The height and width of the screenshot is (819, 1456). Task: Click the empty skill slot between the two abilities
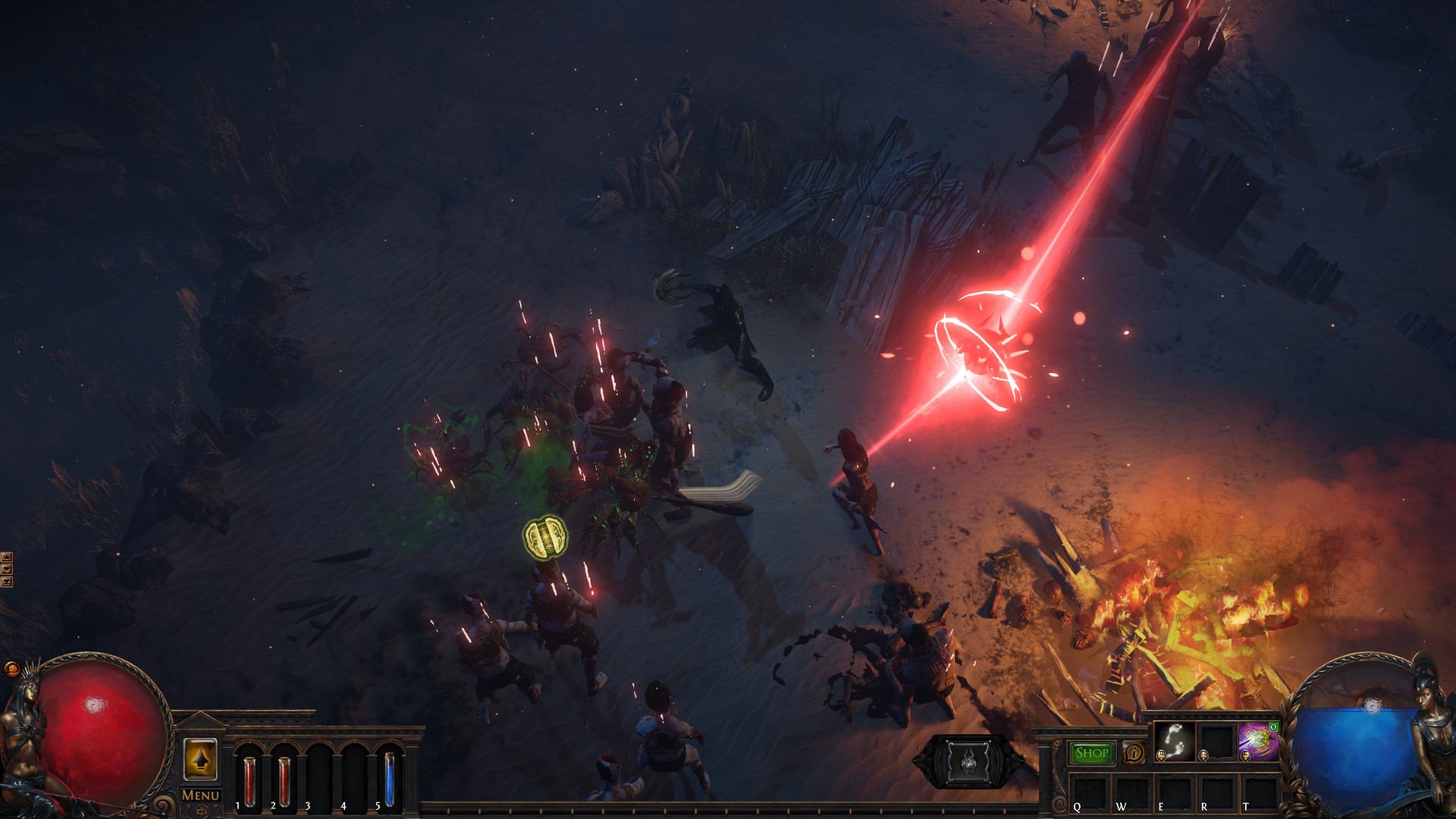[1216, 739]
